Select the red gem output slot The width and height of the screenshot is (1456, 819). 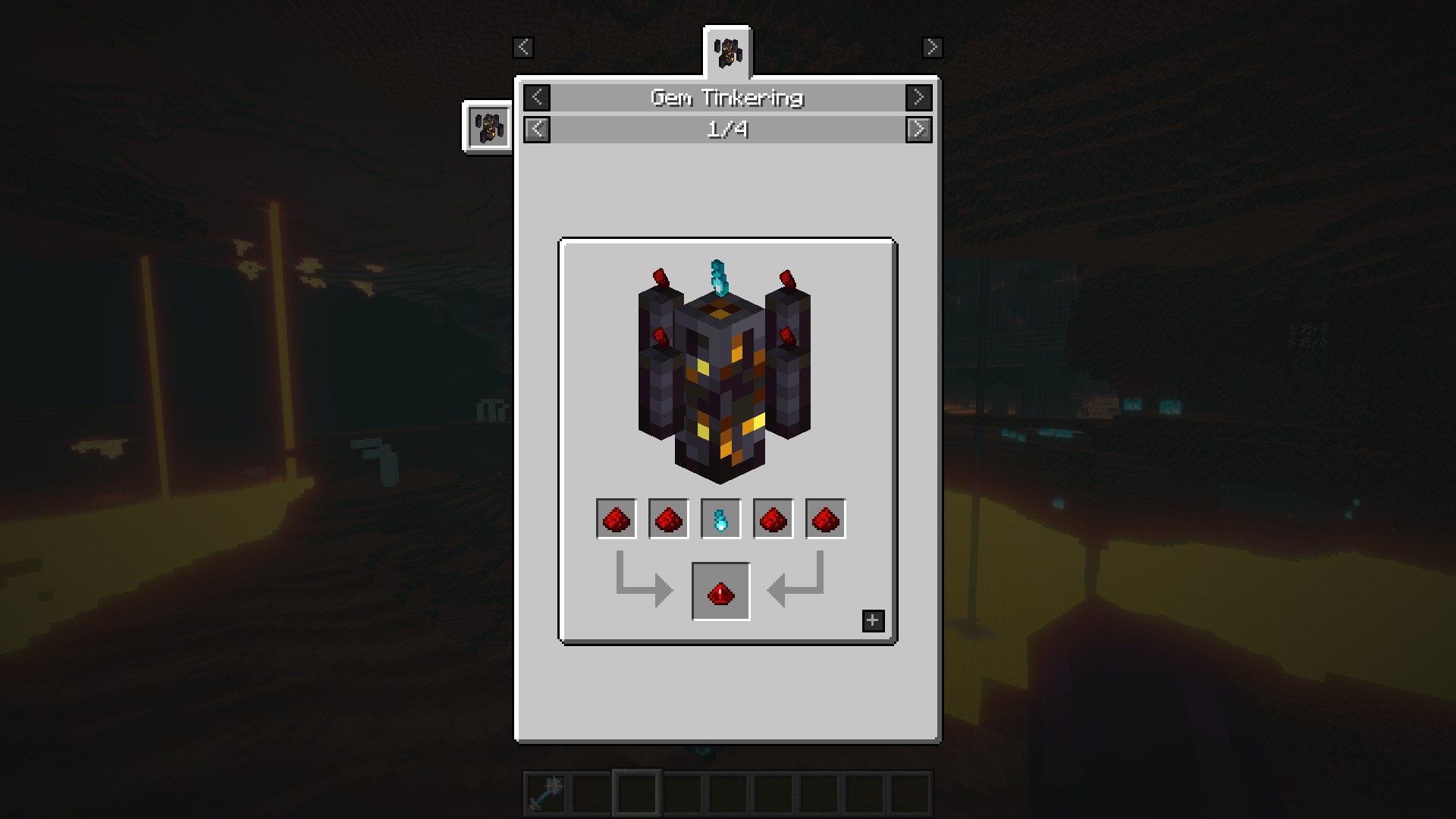click(x=720, y=592)
